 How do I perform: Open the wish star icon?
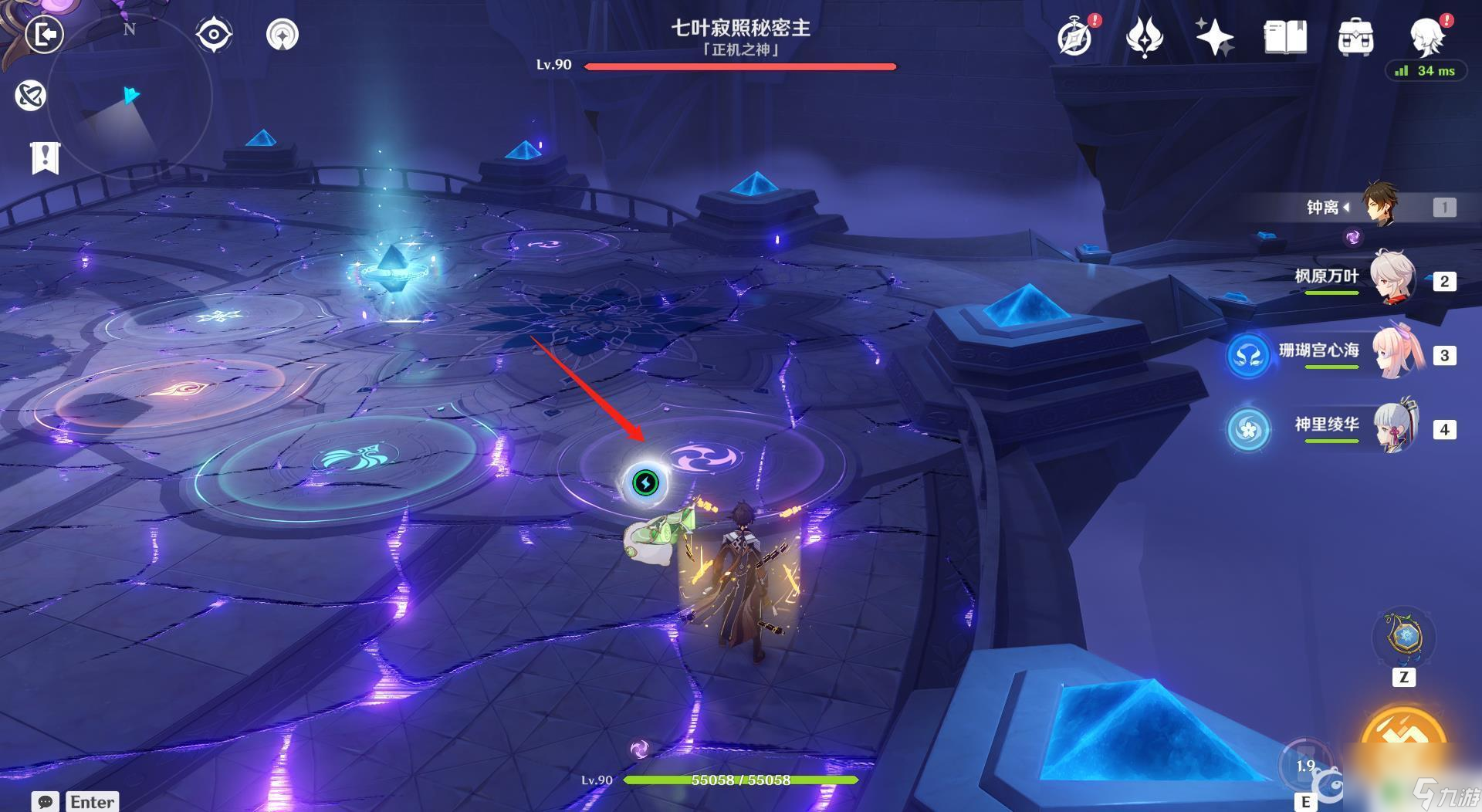[x=1213, y=37]
